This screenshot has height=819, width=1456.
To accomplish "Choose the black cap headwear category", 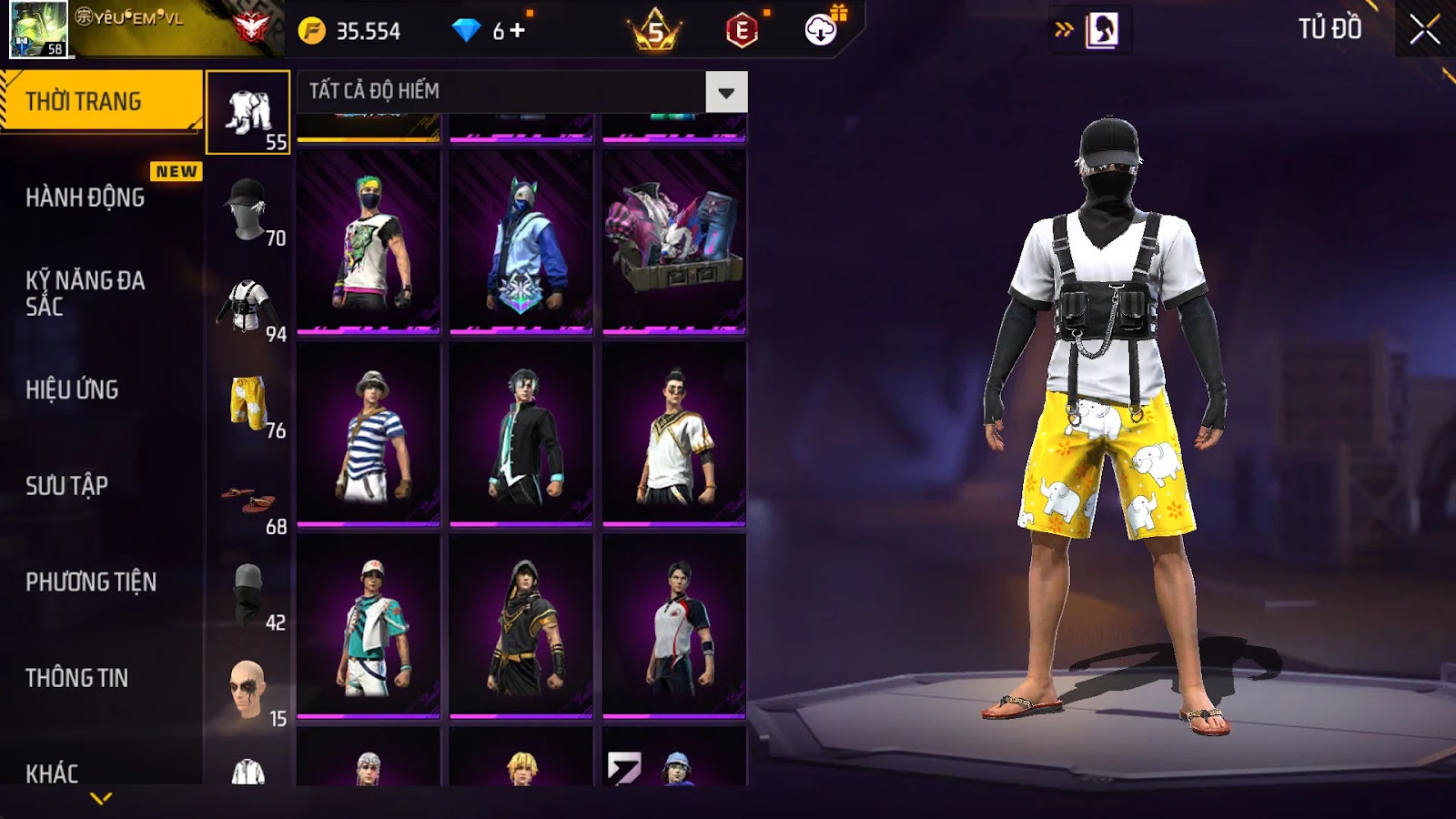I will [248, 209].
